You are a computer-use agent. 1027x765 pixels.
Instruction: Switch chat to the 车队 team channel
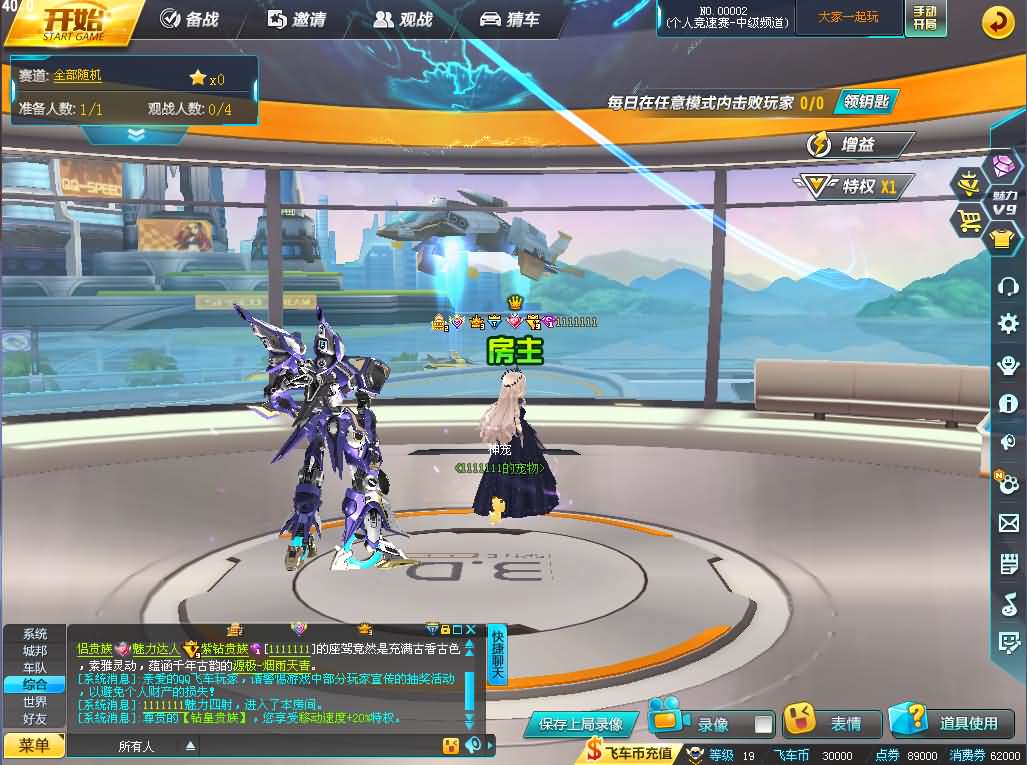point(35,667)
